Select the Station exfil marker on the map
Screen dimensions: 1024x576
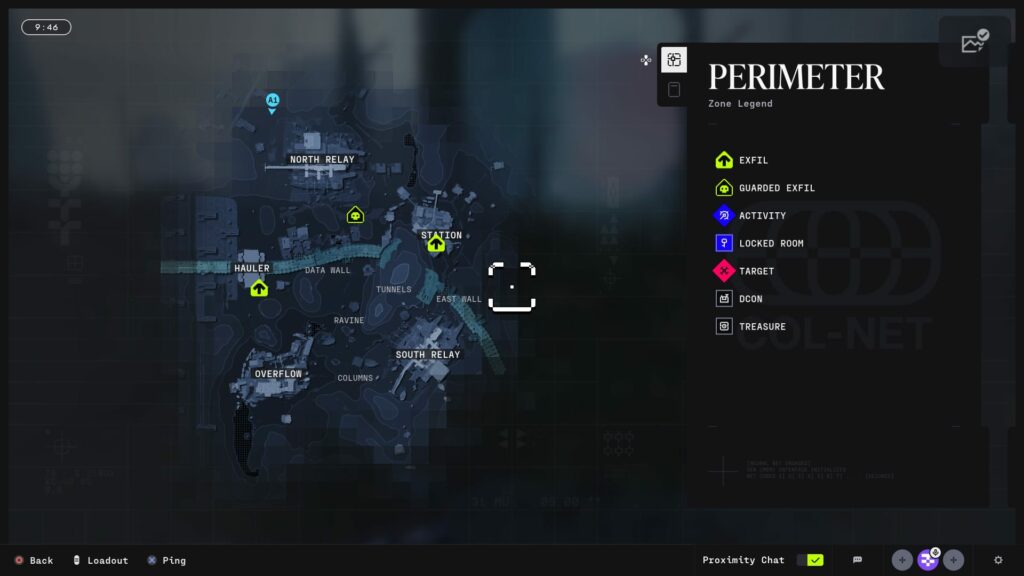coord(436,244)
